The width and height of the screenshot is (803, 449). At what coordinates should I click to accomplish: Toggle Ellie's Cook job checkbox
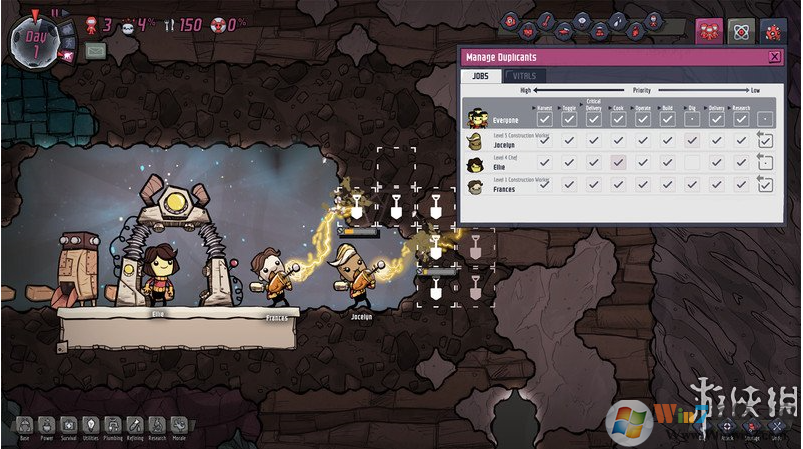pos(618,162)
